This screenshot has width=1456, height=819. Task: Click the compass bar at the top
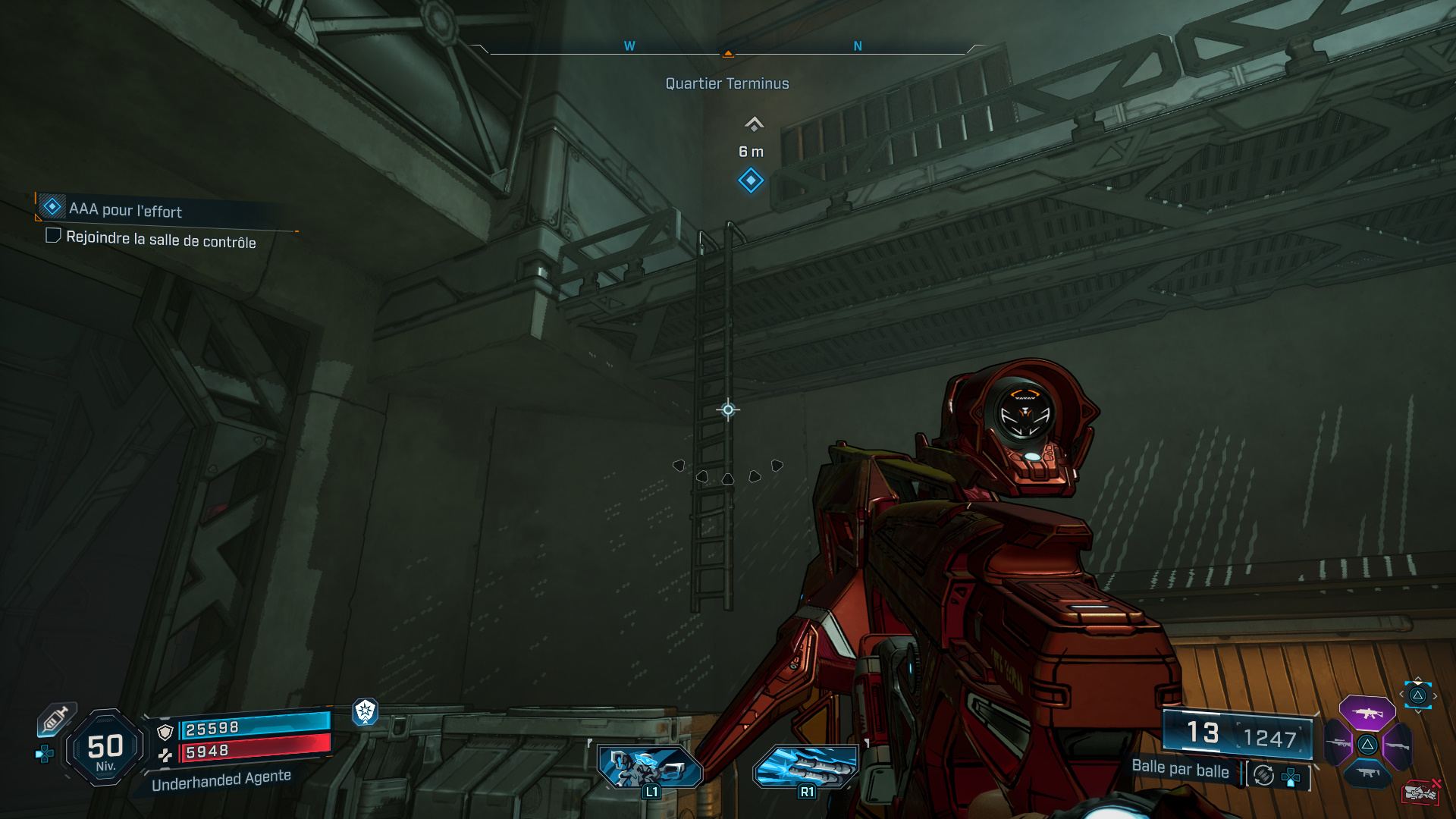728,49
